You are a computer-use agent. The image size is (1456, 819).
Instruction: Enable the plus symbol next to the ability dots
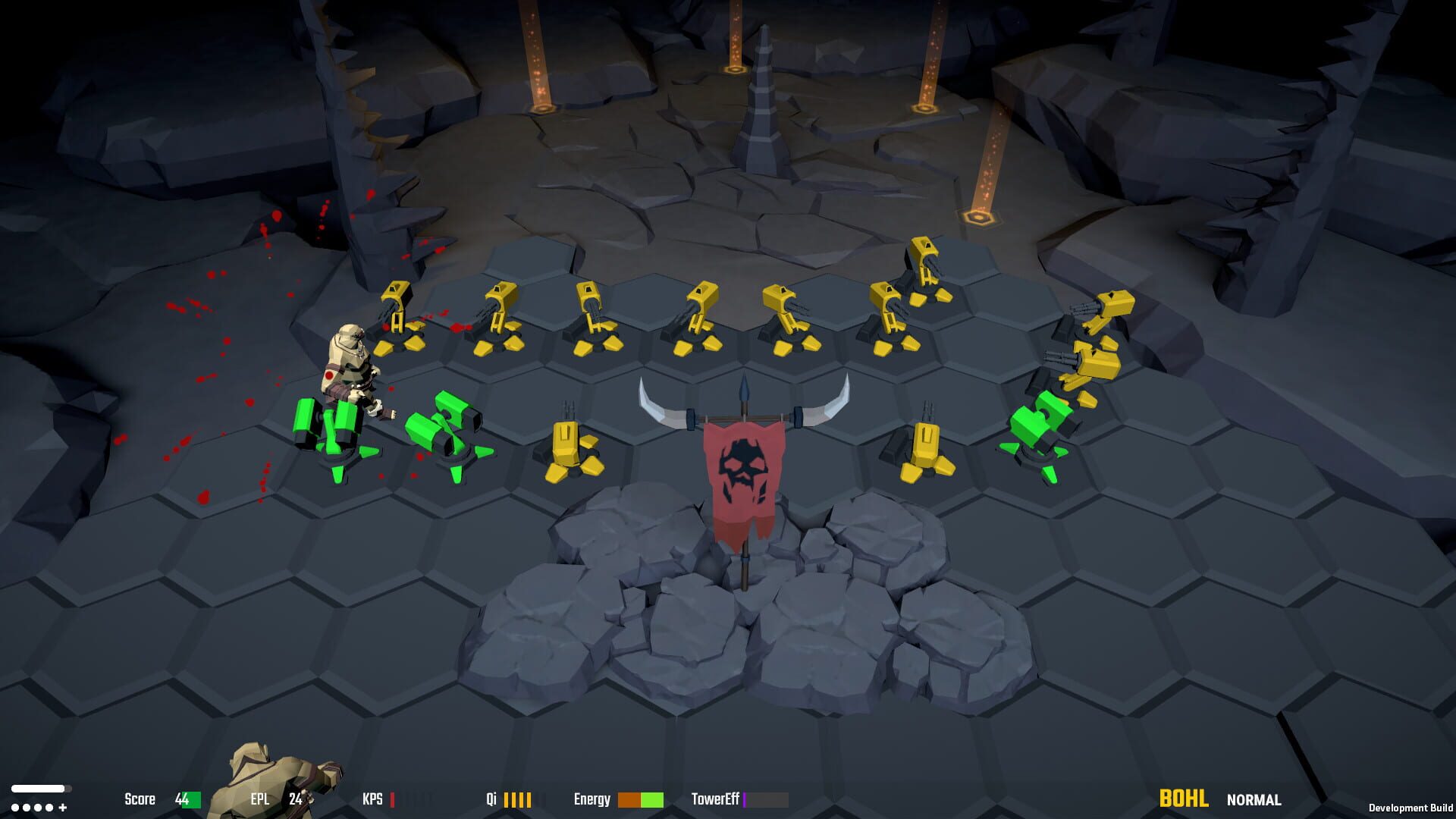(x=62, y=808)
